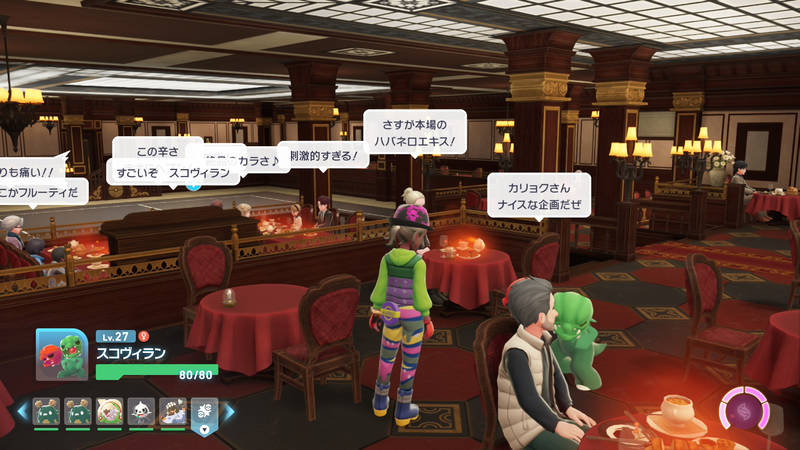Activate the purple Mega Evolution gauge icon

pyautogui.click(x=745, y=412)
